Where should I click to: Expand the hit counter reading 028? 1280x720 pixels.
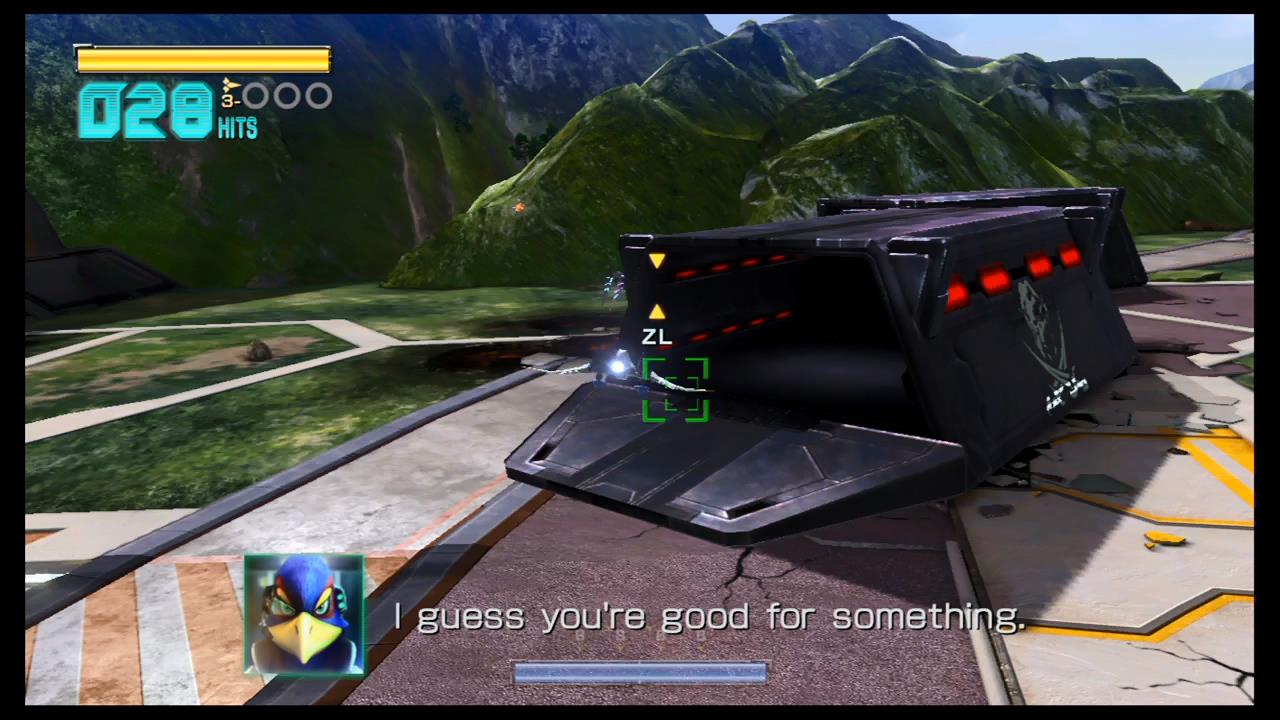(145, 110)
